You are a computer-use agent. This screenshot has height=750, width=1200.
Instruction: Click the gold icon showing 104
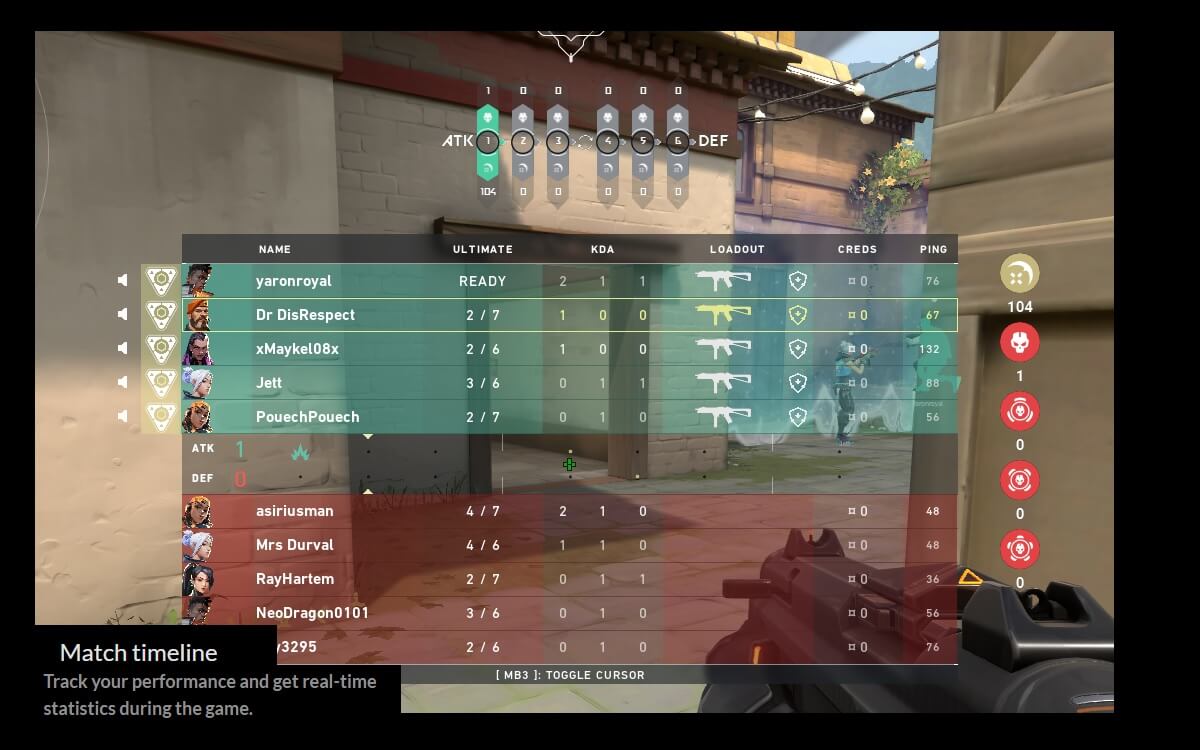pyautogui.click(x=1020, y=274)
